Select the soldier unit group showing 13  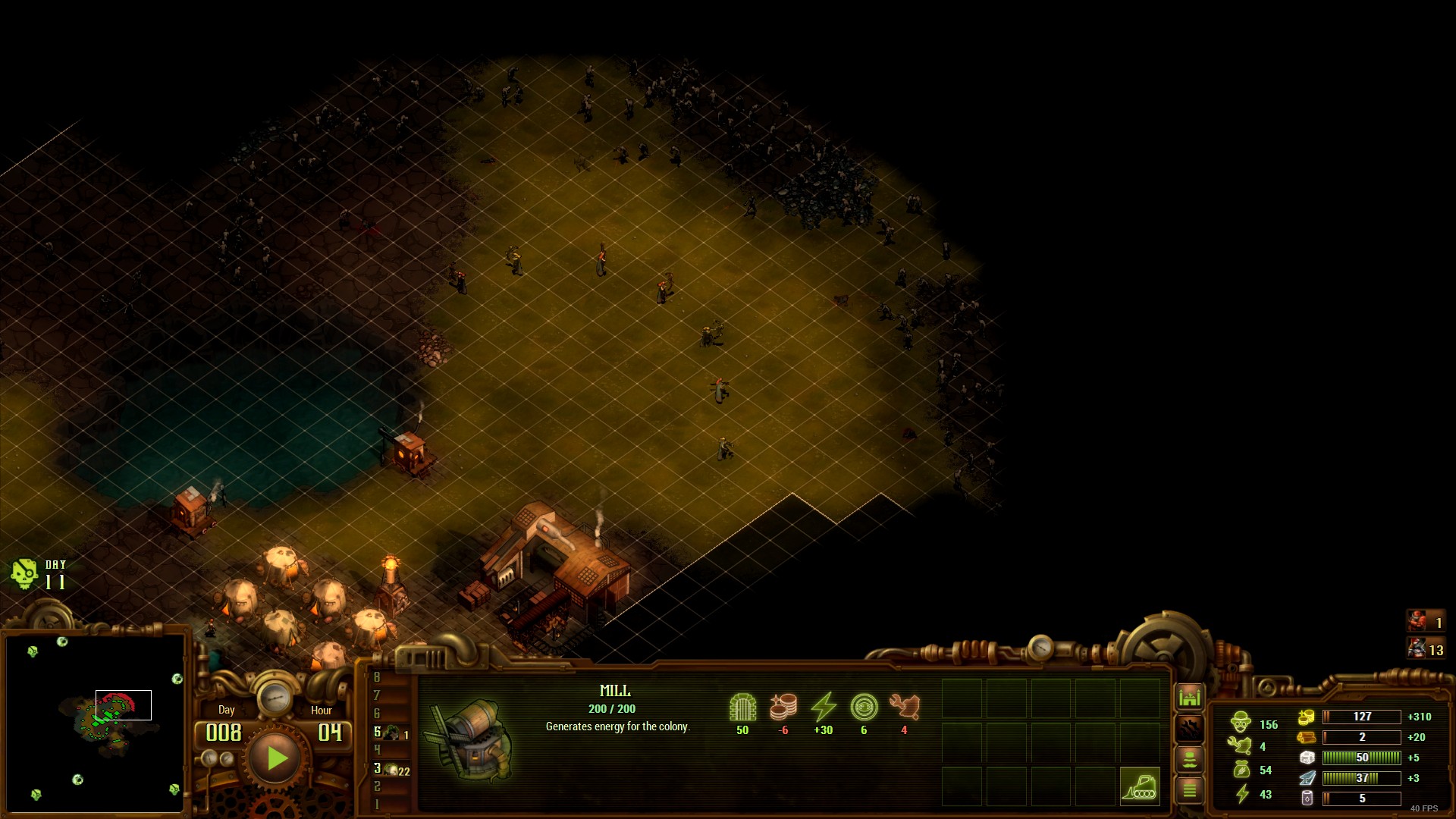tap(1425, 649)
